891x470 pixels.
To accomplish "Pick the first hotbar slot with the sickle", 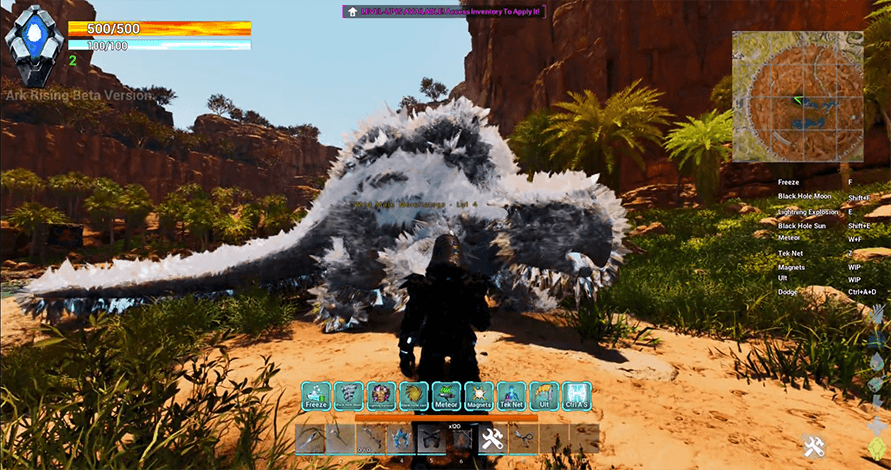I will point(311,438).
